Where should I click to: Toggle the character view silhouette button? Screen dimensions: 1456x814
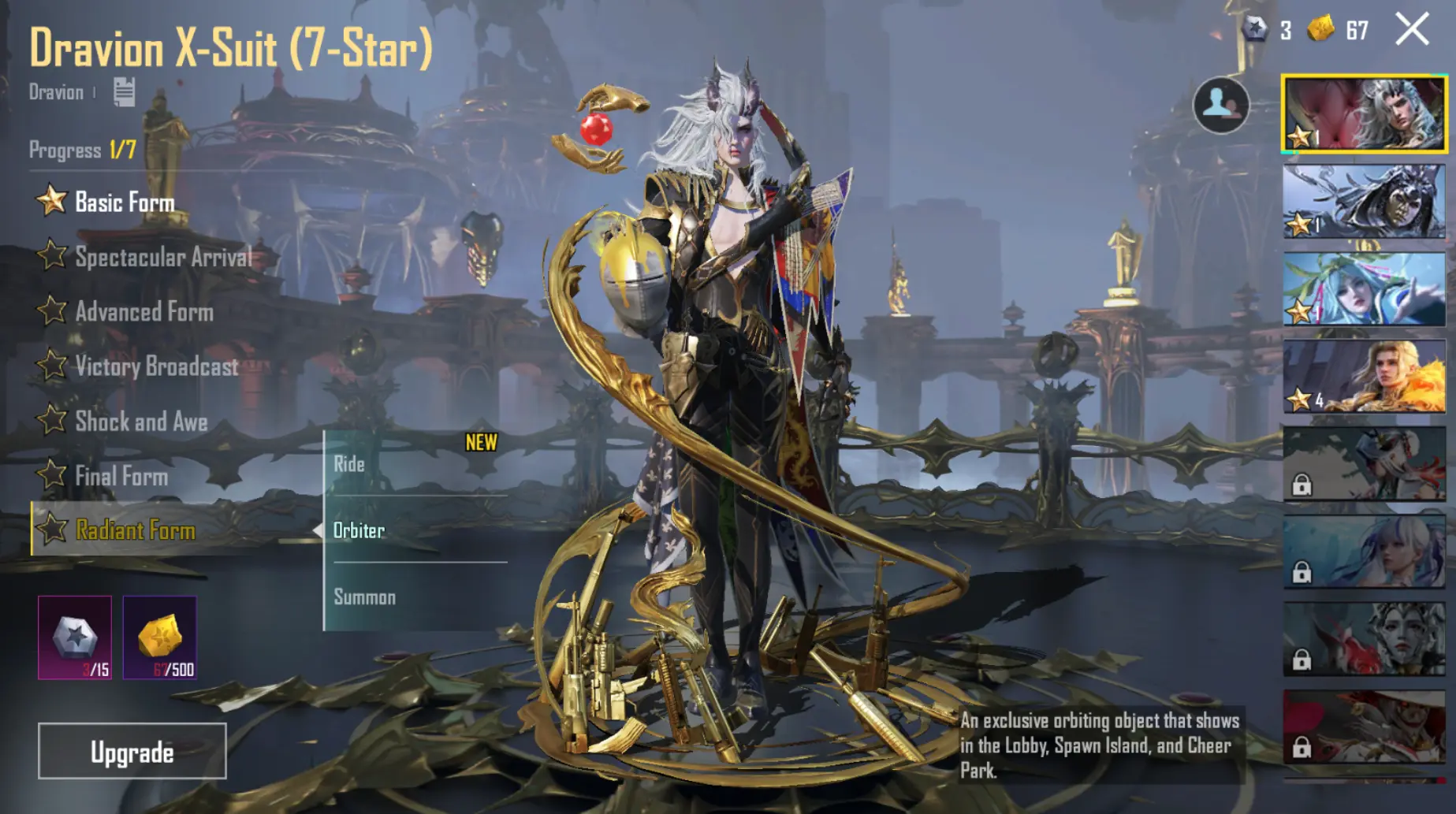coord(1220,105)
